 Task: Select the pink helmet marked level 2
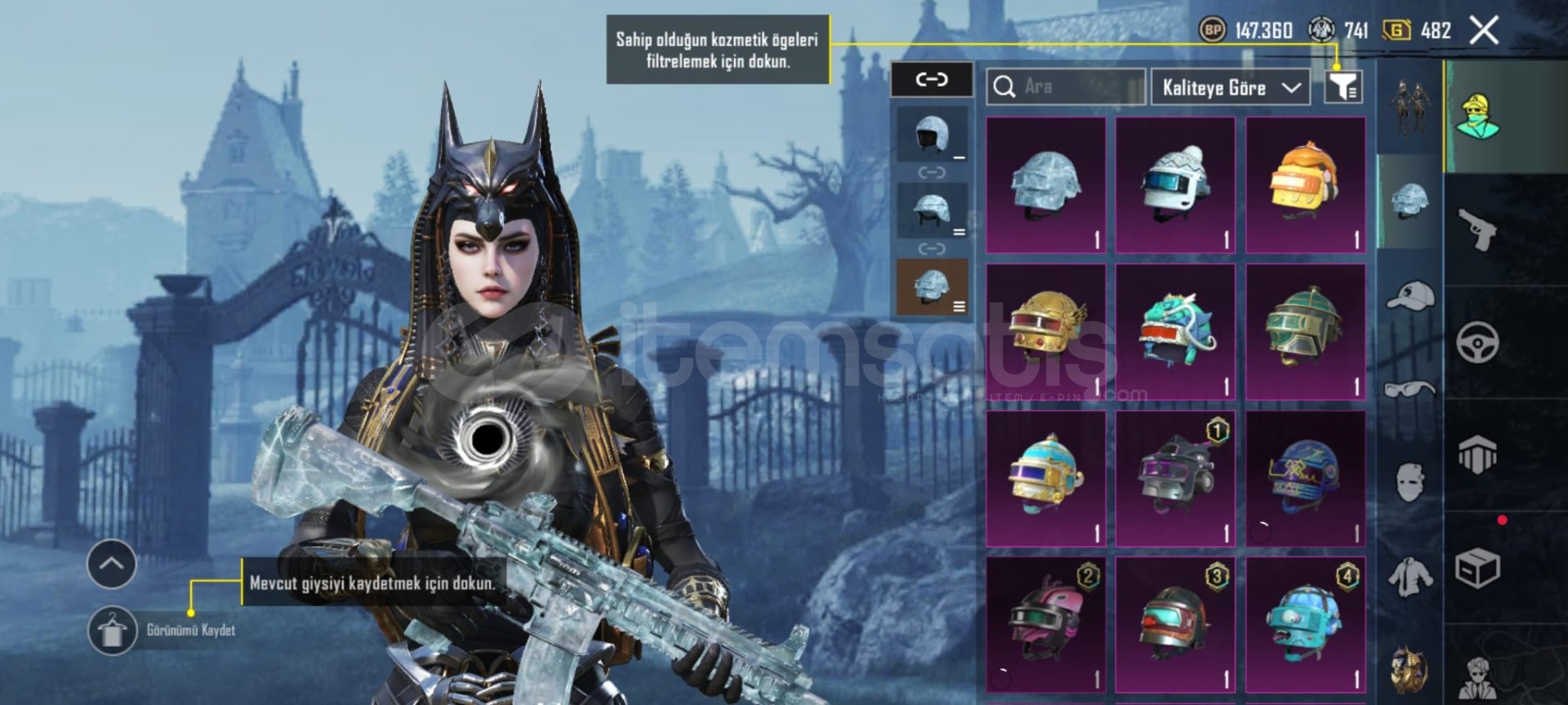point(1046,624)
